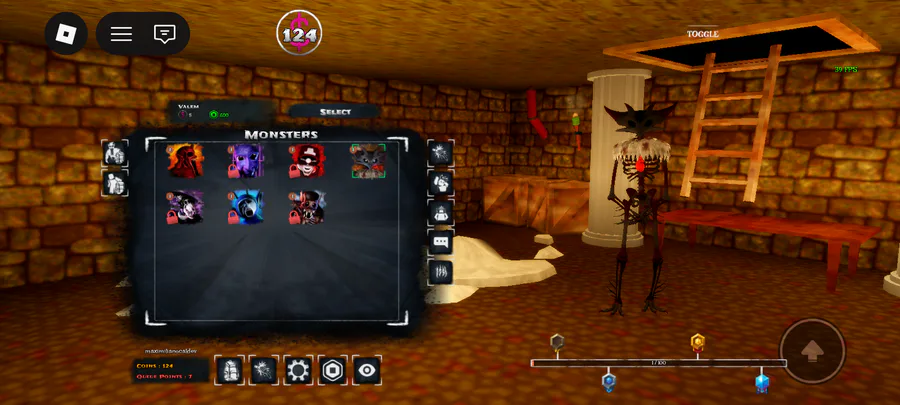
Task: Click the claw marks icon beside Monsters panel
Action: coord(440,272)
